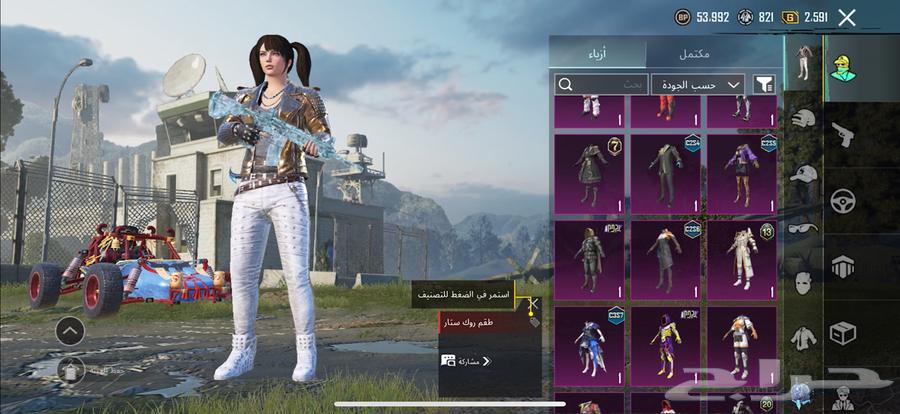The width and height of the screenshot is (900, 414).
Task: Switch to the أزياء outfits tab
Action: click(x=598, y=51)
